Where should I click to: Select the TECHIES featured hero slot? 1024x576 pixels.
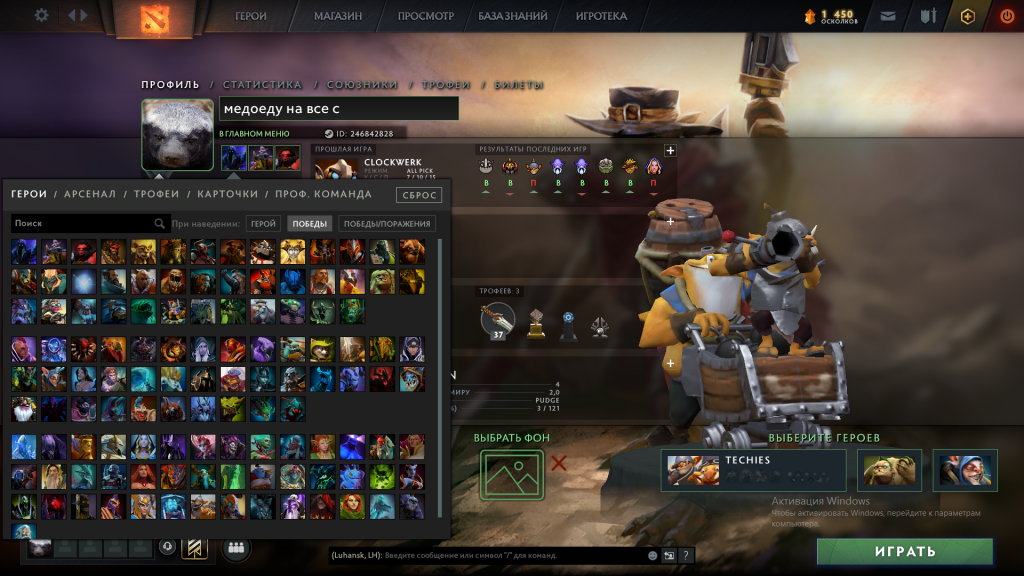click(753, 470)
